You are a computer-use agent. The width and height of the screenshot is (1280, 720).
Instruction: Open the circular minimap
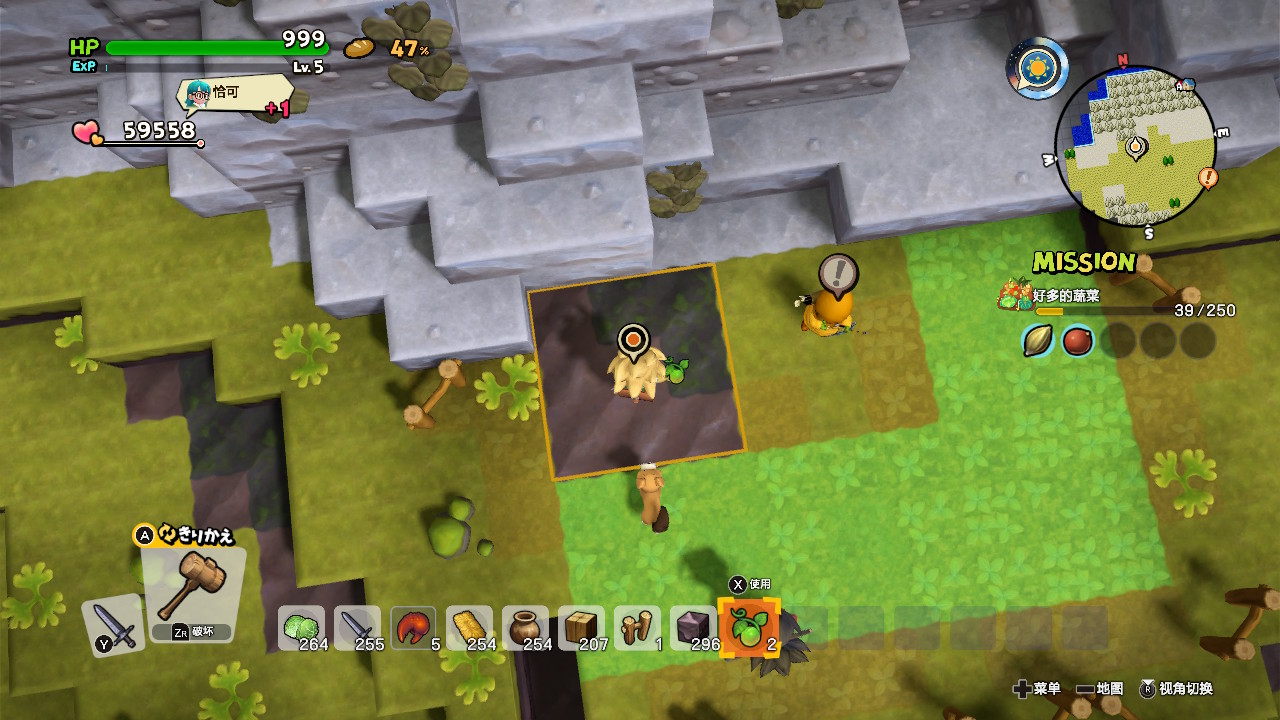1135,147
